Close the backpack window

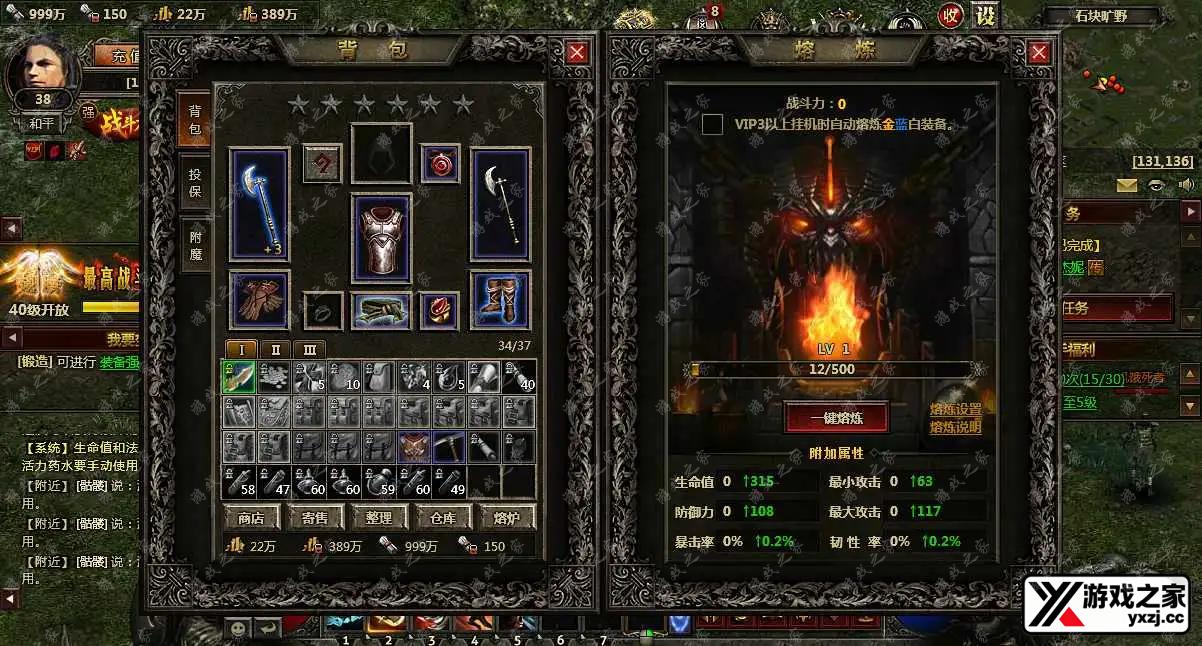[577, 53]
